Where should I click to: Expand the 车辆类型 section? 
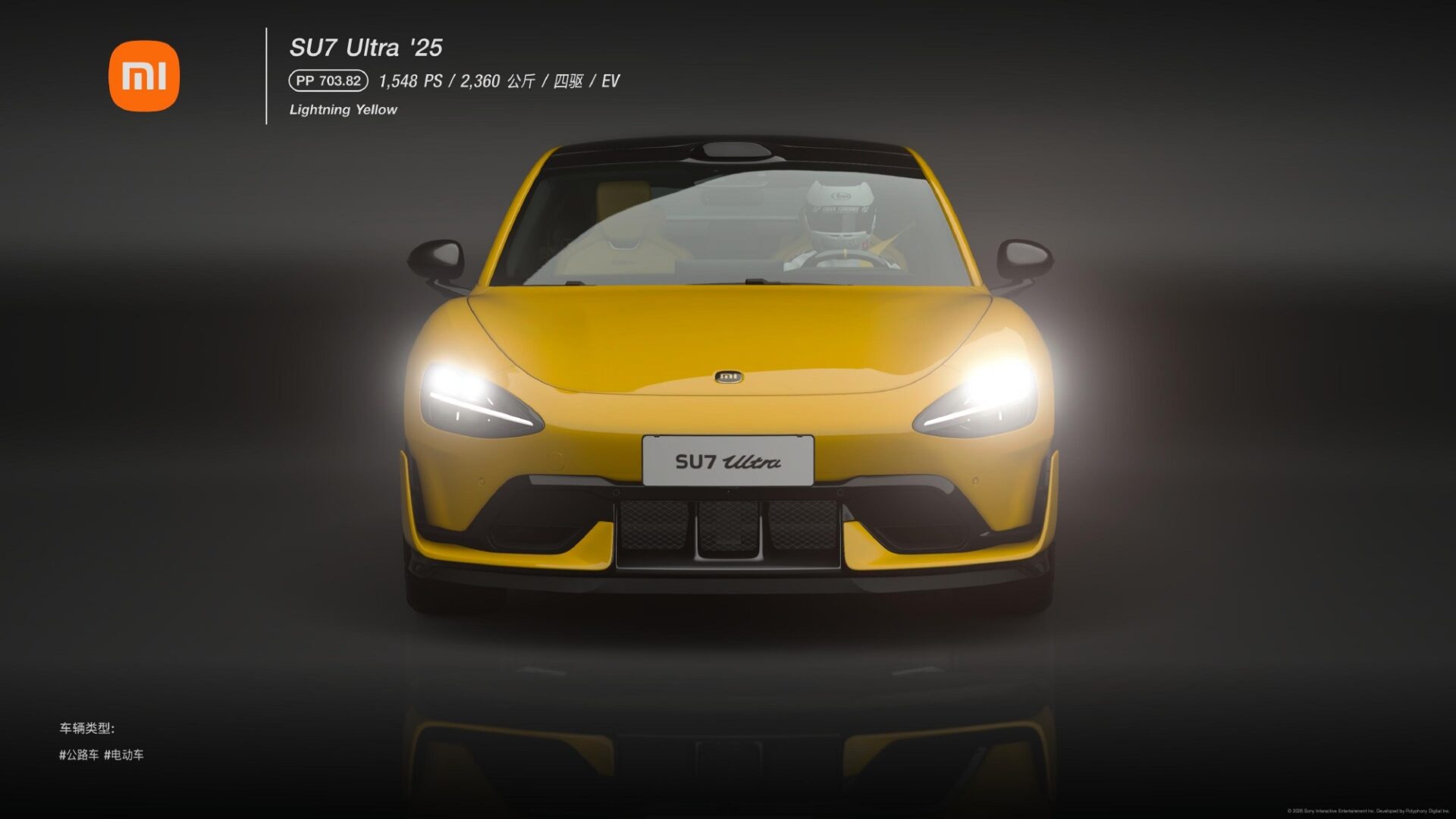(x=86, y=728)
